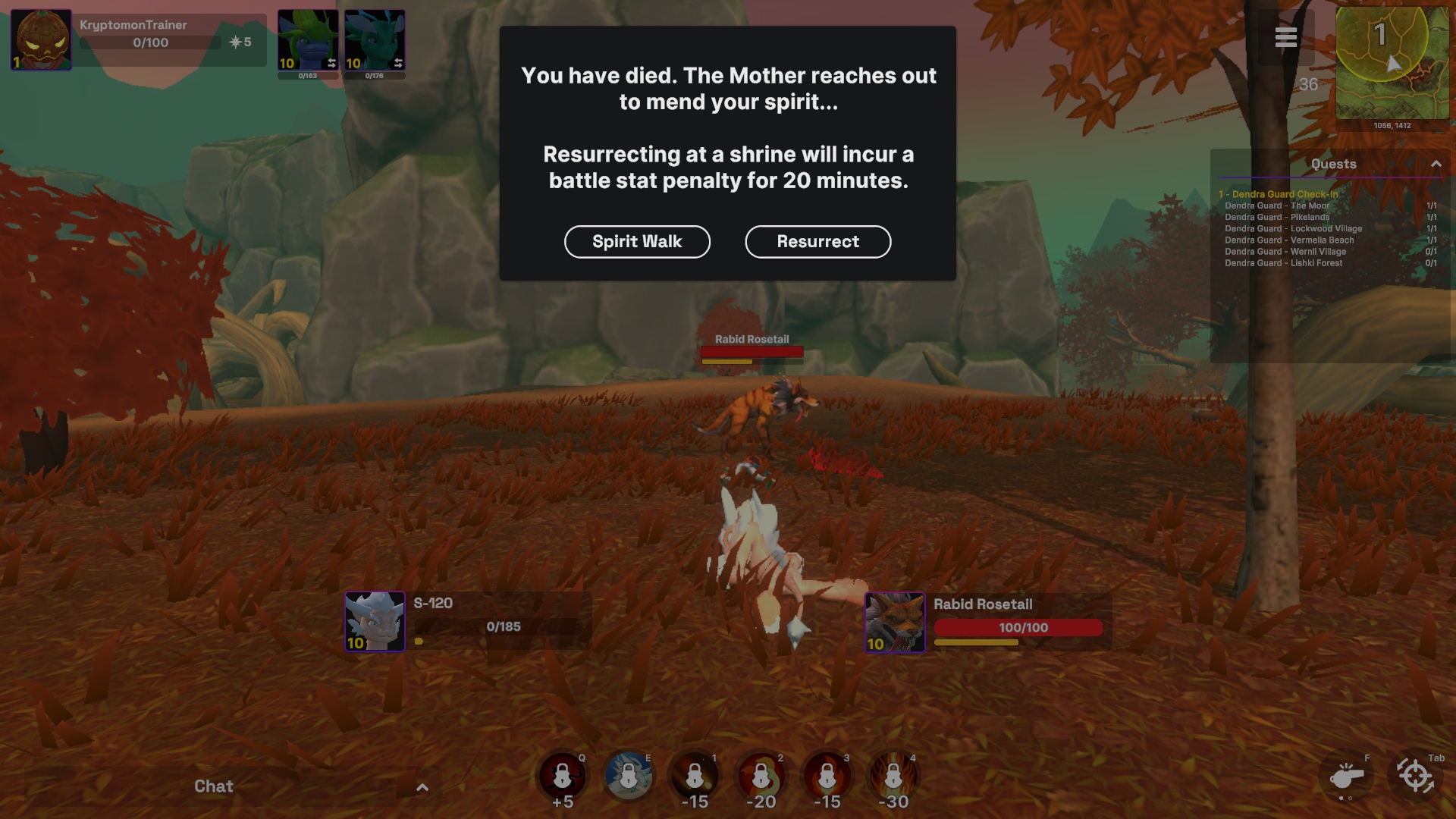This screenshot has width=1456, height=819.
Task: Activate the locked +5 ability slot
Action: [x=562, y=777]
